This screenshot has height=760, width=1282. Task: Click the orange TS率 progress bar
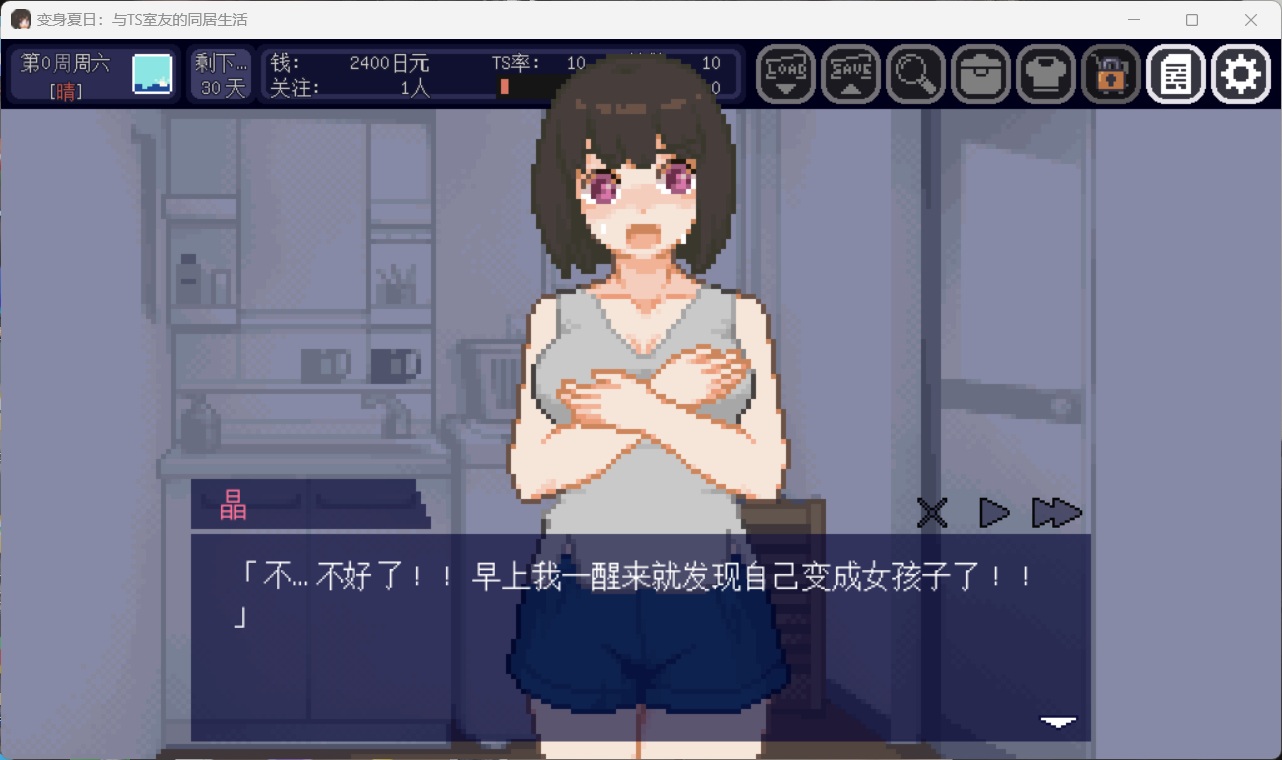505,87
